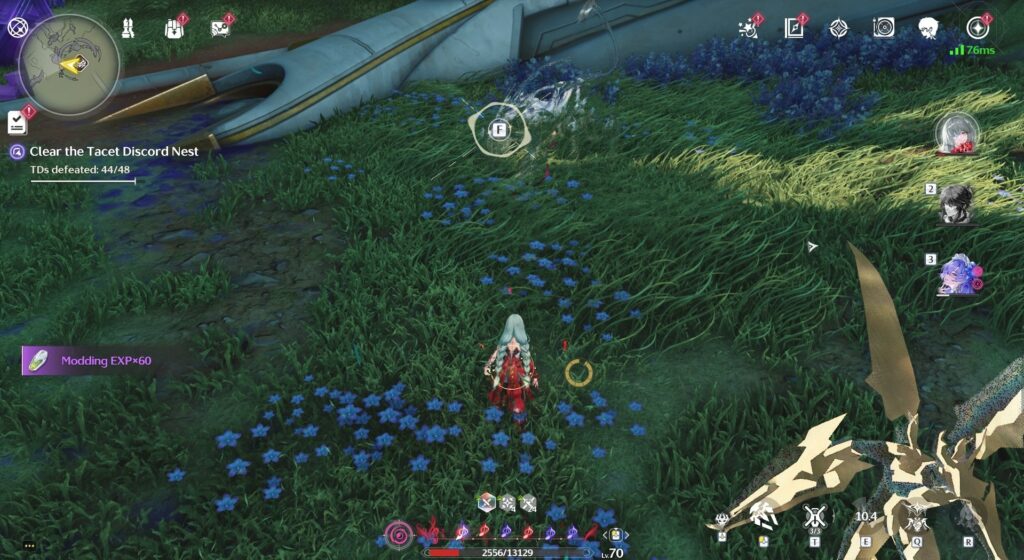
Task: Open the quest log checklist icon
Action: 17,123
